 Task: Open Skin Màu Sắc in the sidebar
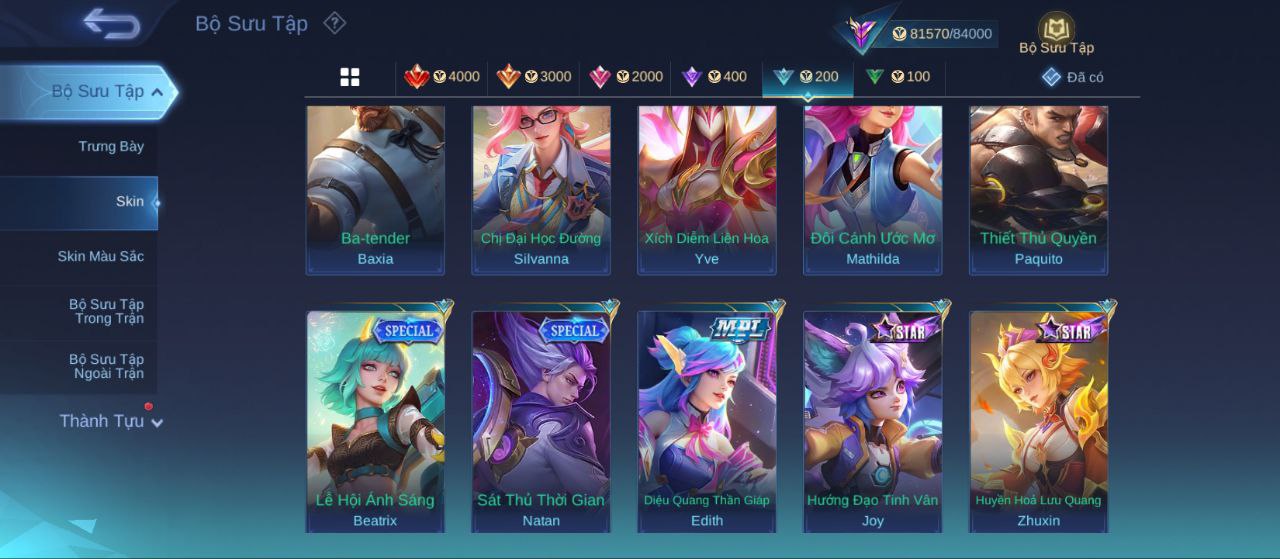point(100,257)
